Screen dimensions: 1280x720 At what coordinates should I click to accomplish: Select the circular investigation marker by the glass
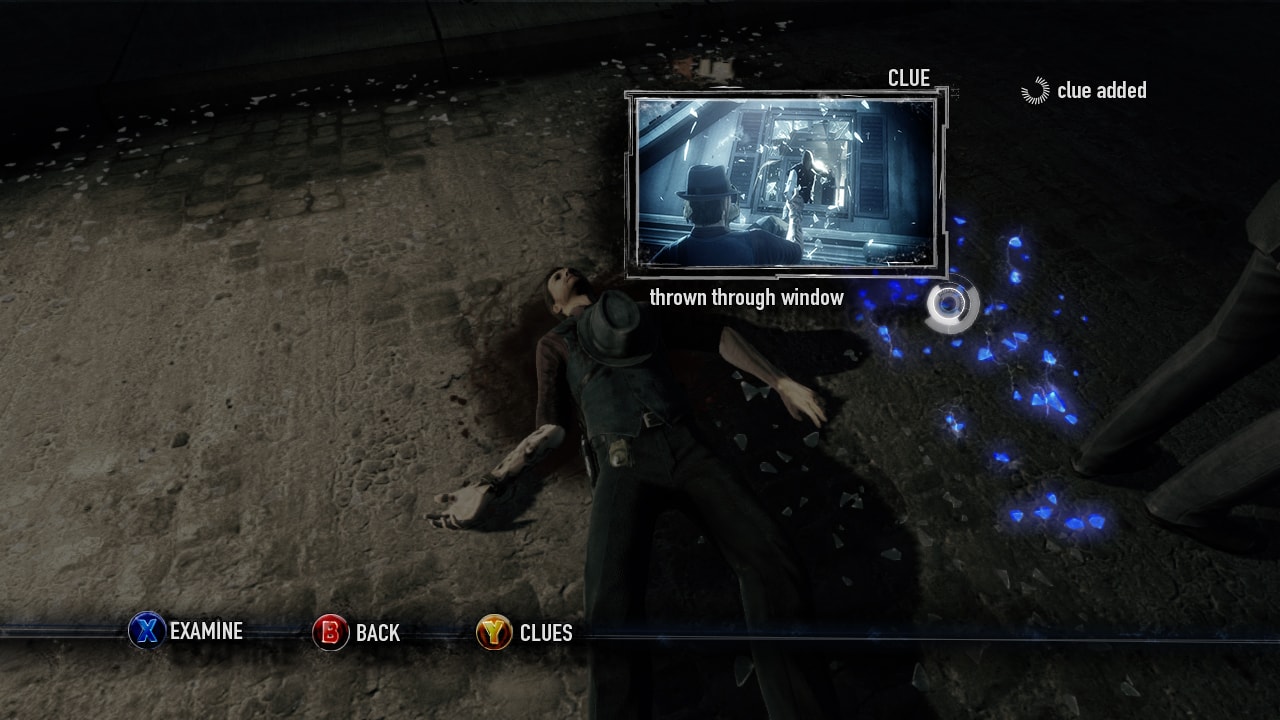[x=949, y=304]
